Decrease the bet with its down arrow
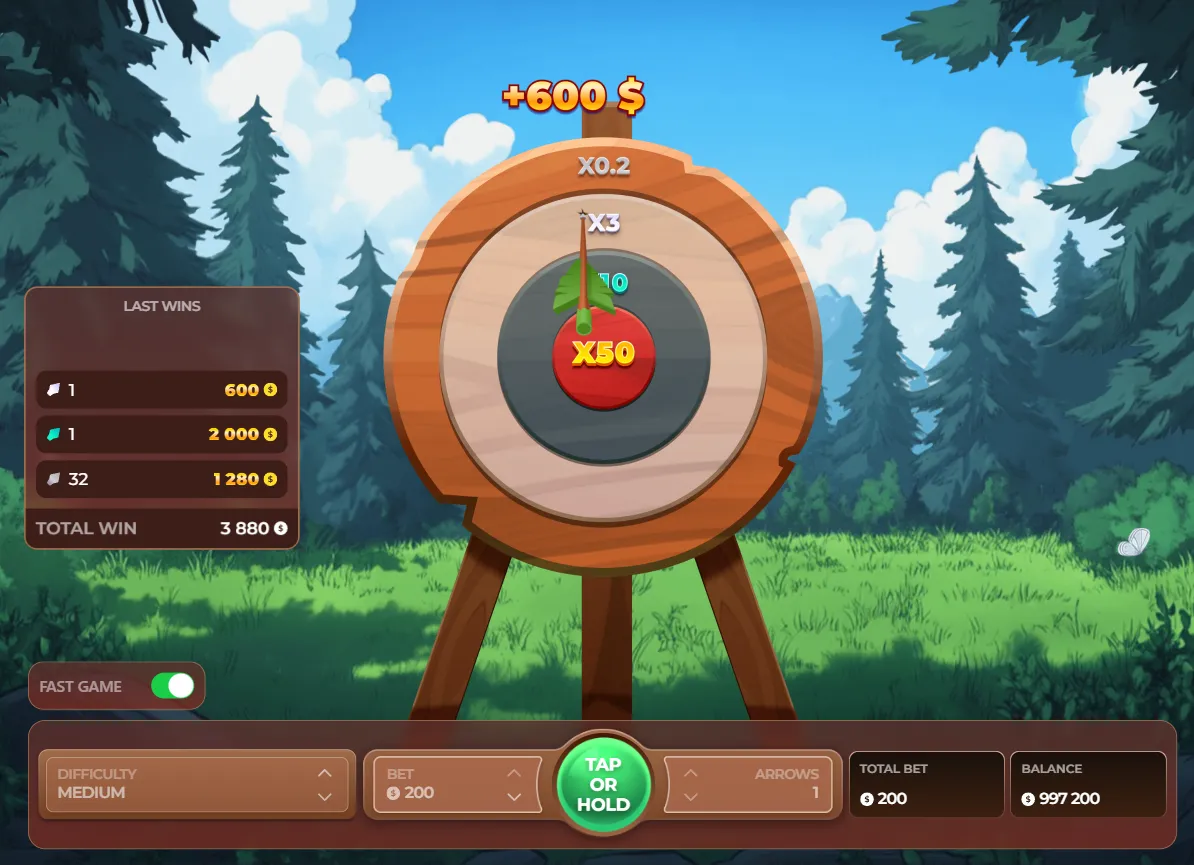1194x865 pixels. [x=514, y=796]
